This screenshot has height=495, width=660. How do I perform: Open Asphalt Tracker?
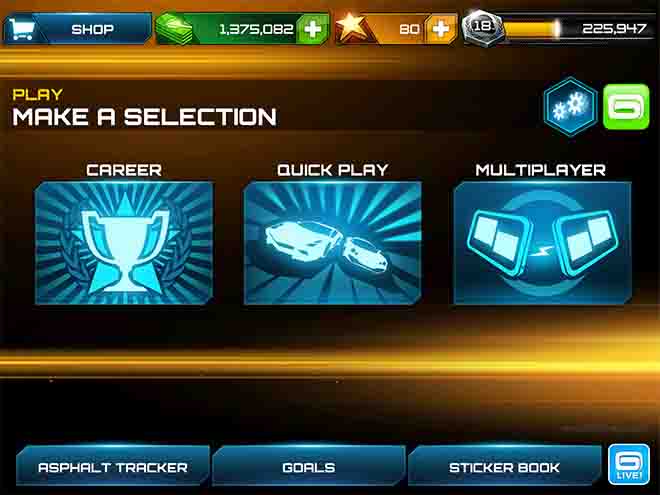[x=113, y=467]
